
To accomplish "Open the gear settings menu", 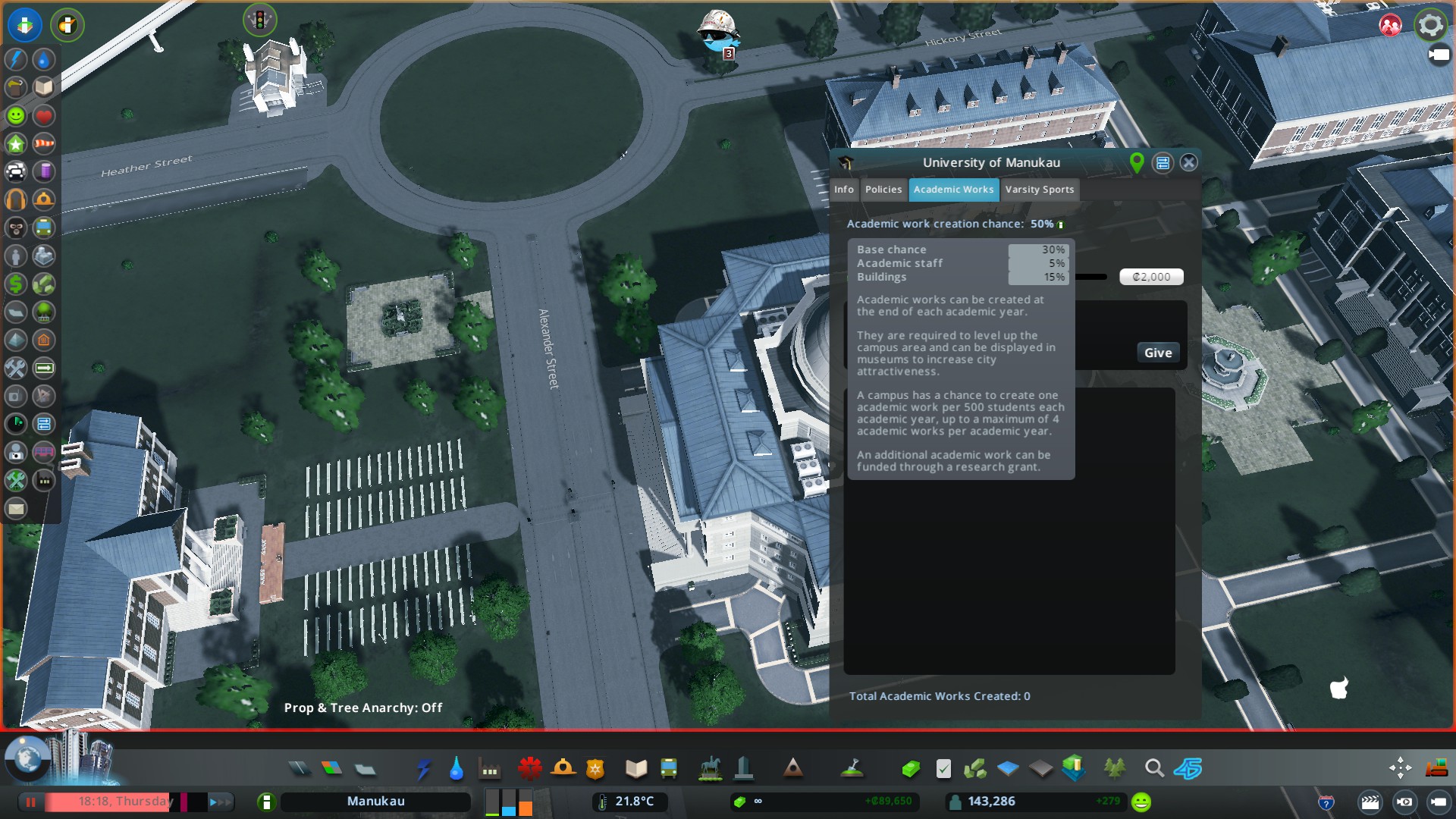I will [1430, 25].
